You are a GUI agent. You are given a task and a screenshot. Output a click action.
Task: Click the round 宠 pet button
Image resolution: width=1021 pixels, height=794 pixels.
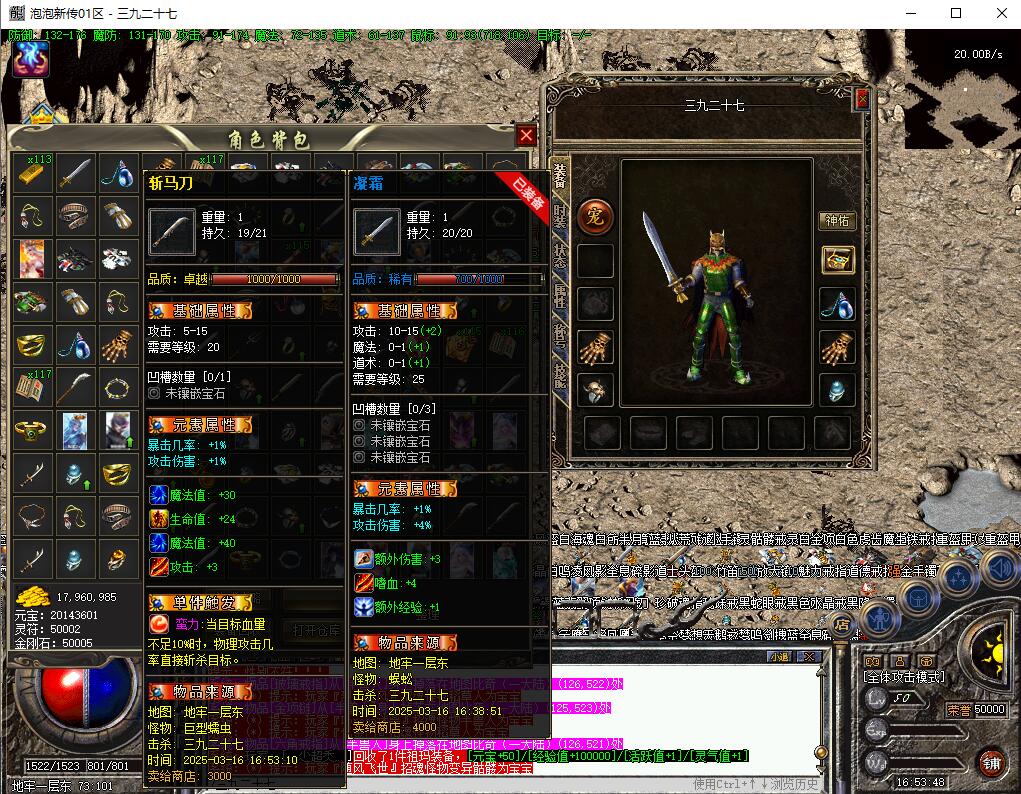point(596,215)
